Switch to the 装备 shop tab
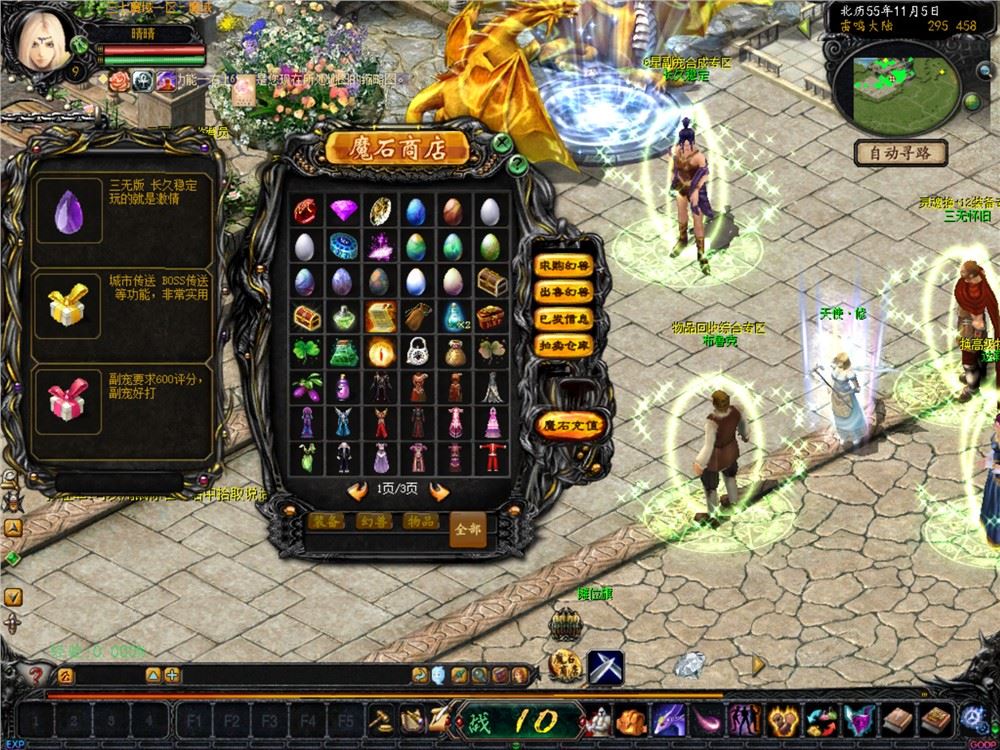The width and height of the screenshot is (1000, 750). tap(328, 522)
